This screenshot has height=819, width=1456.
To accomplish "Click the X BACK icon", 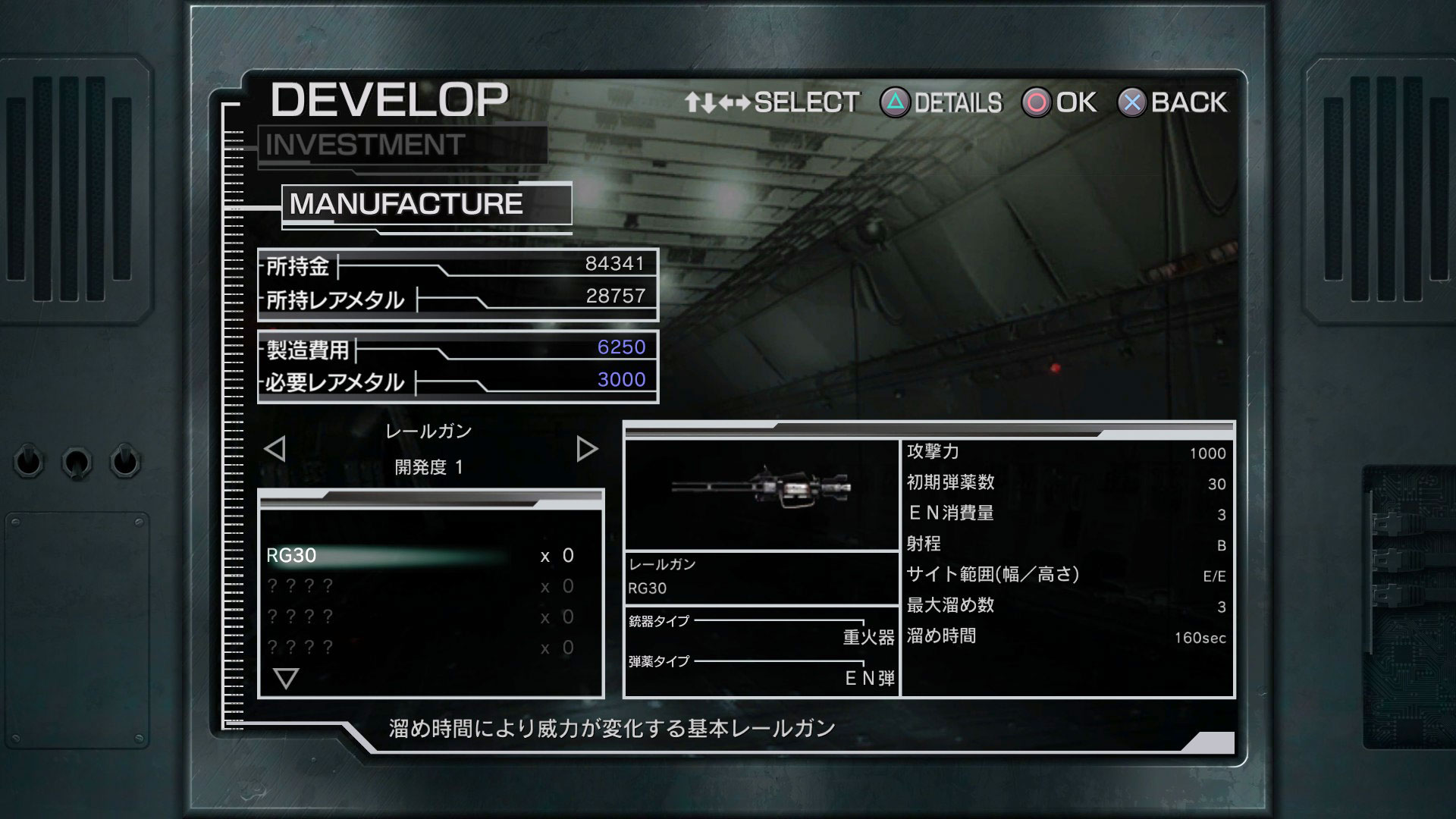I will 1131,101.
